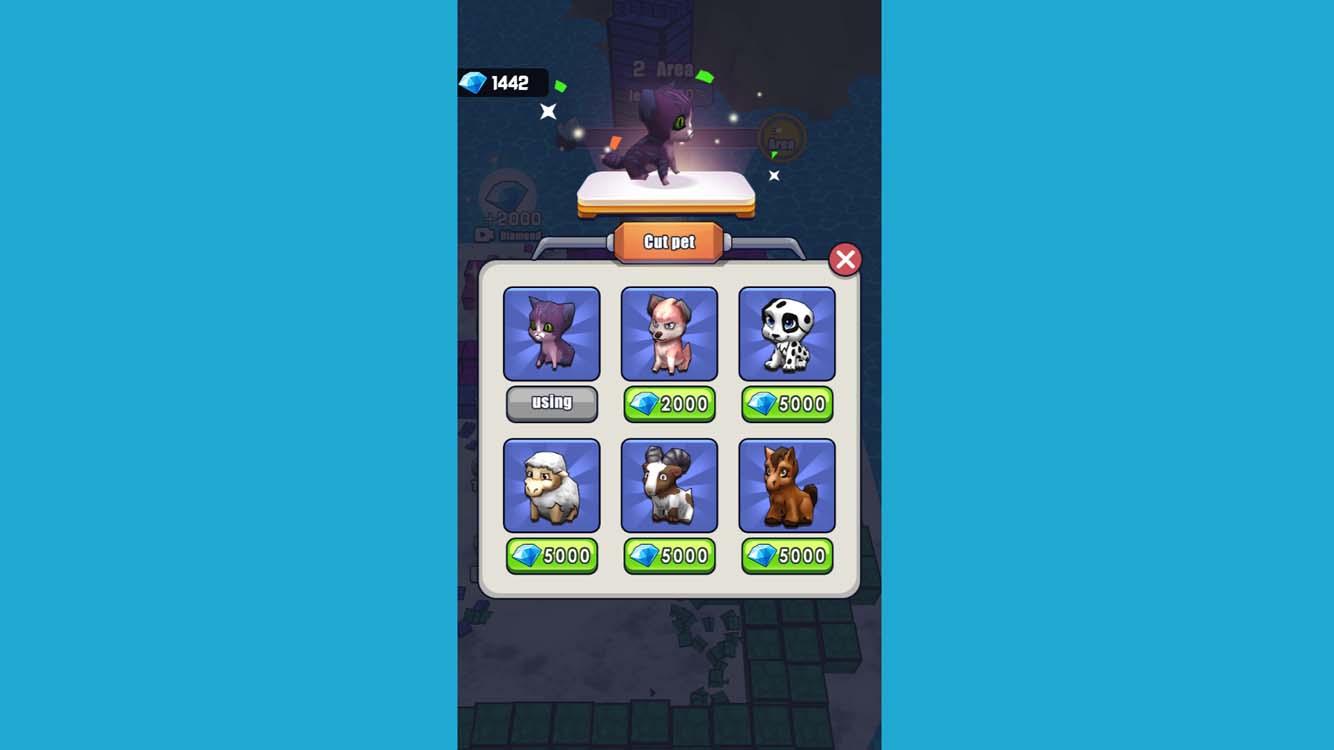Image resolution: width=1334 pixels, height=750 pixels.
Task: Select the dalmatian pet portrait
Action: tap(787, 333)
